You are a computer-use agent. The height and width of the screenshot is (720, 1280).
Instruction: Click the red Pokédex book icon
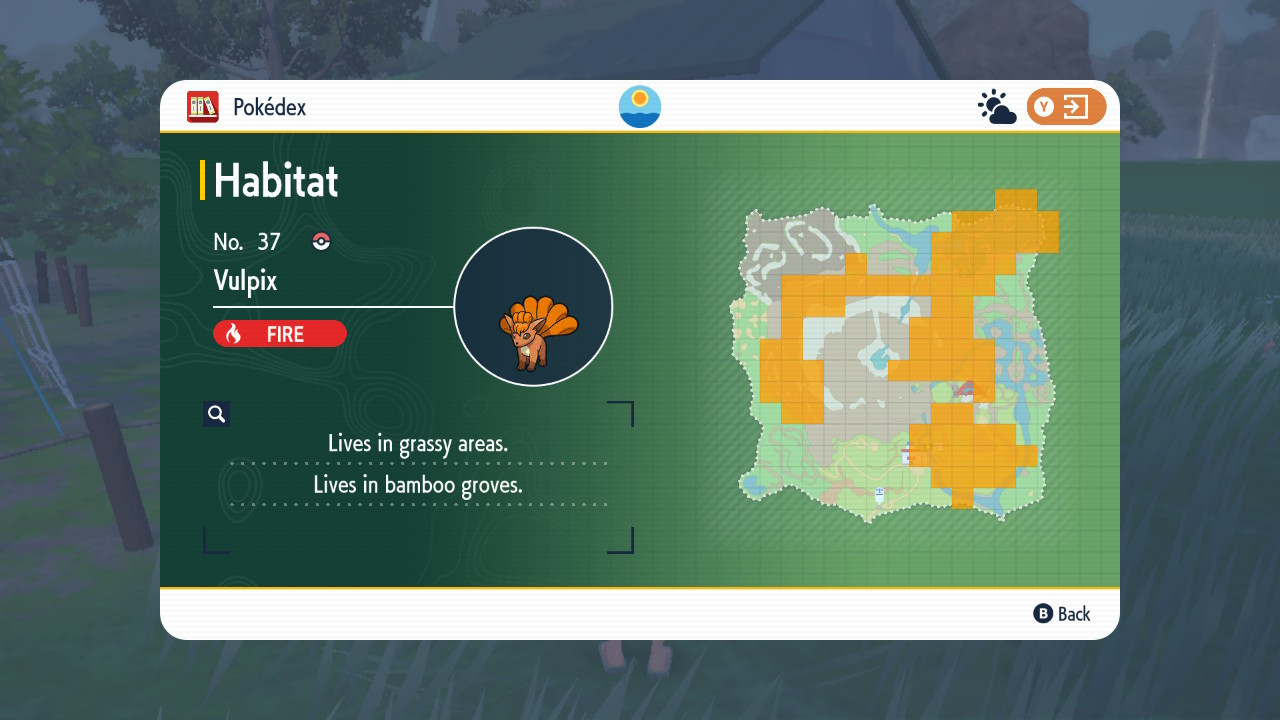point(203,106)
